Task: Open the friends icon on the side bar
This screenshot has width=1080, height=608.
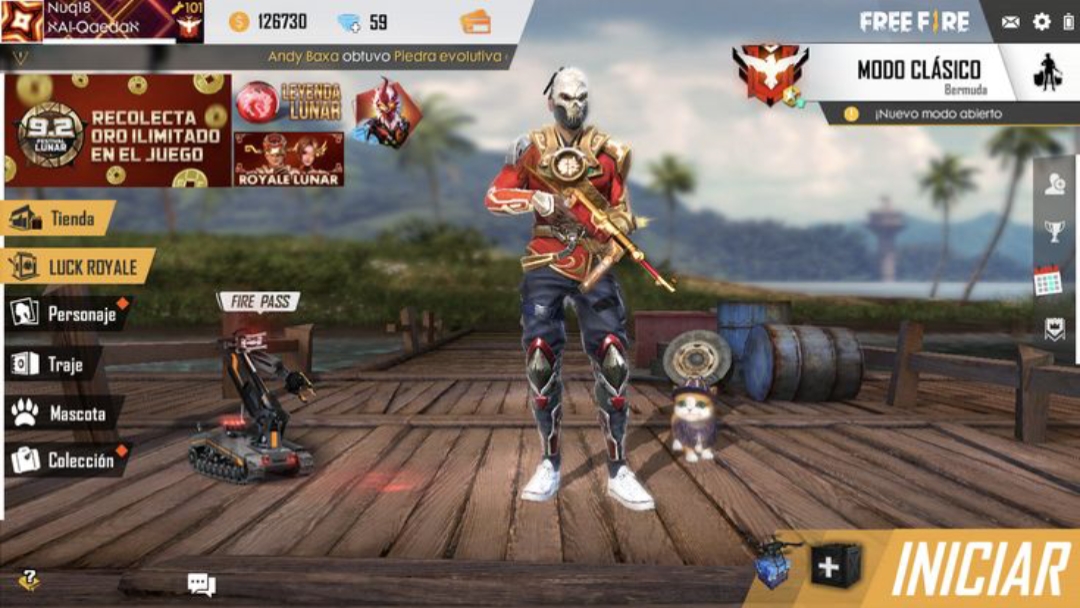Action: pos(1054,184)
